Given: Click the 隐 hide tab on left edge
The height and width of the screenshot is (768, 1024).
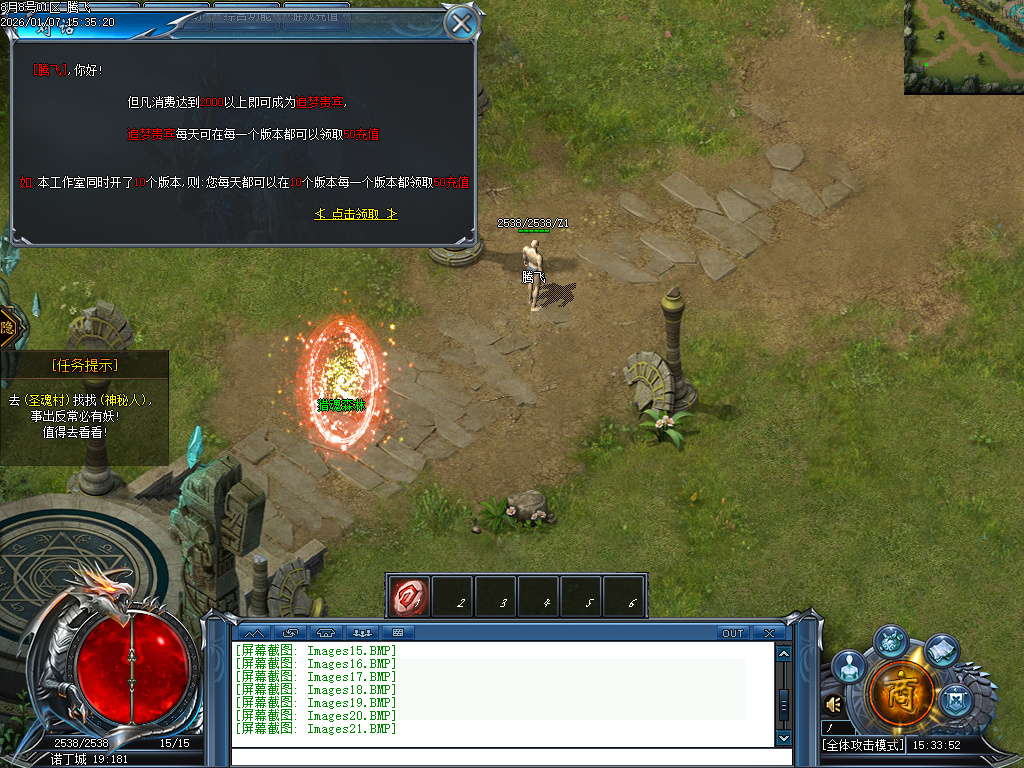Looking at the screenshot, I should point(8,327).
